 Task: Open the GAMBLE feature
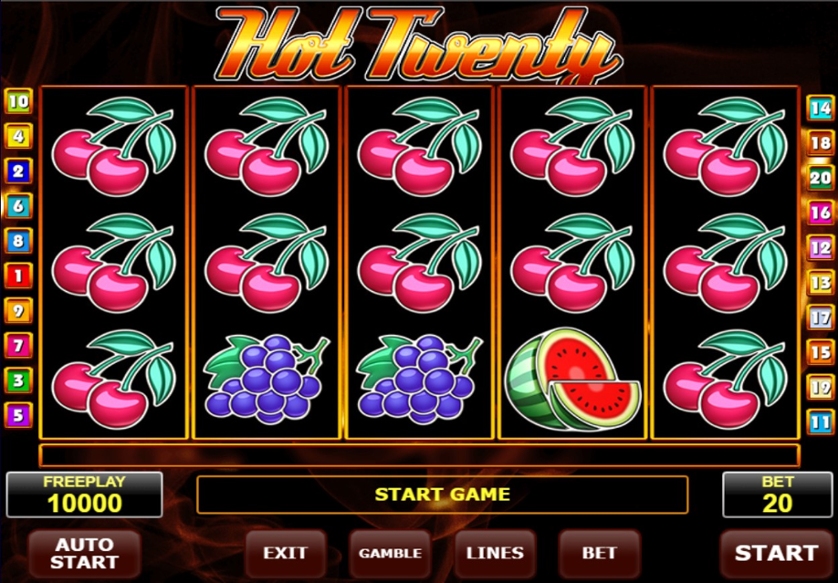(390, 552)
